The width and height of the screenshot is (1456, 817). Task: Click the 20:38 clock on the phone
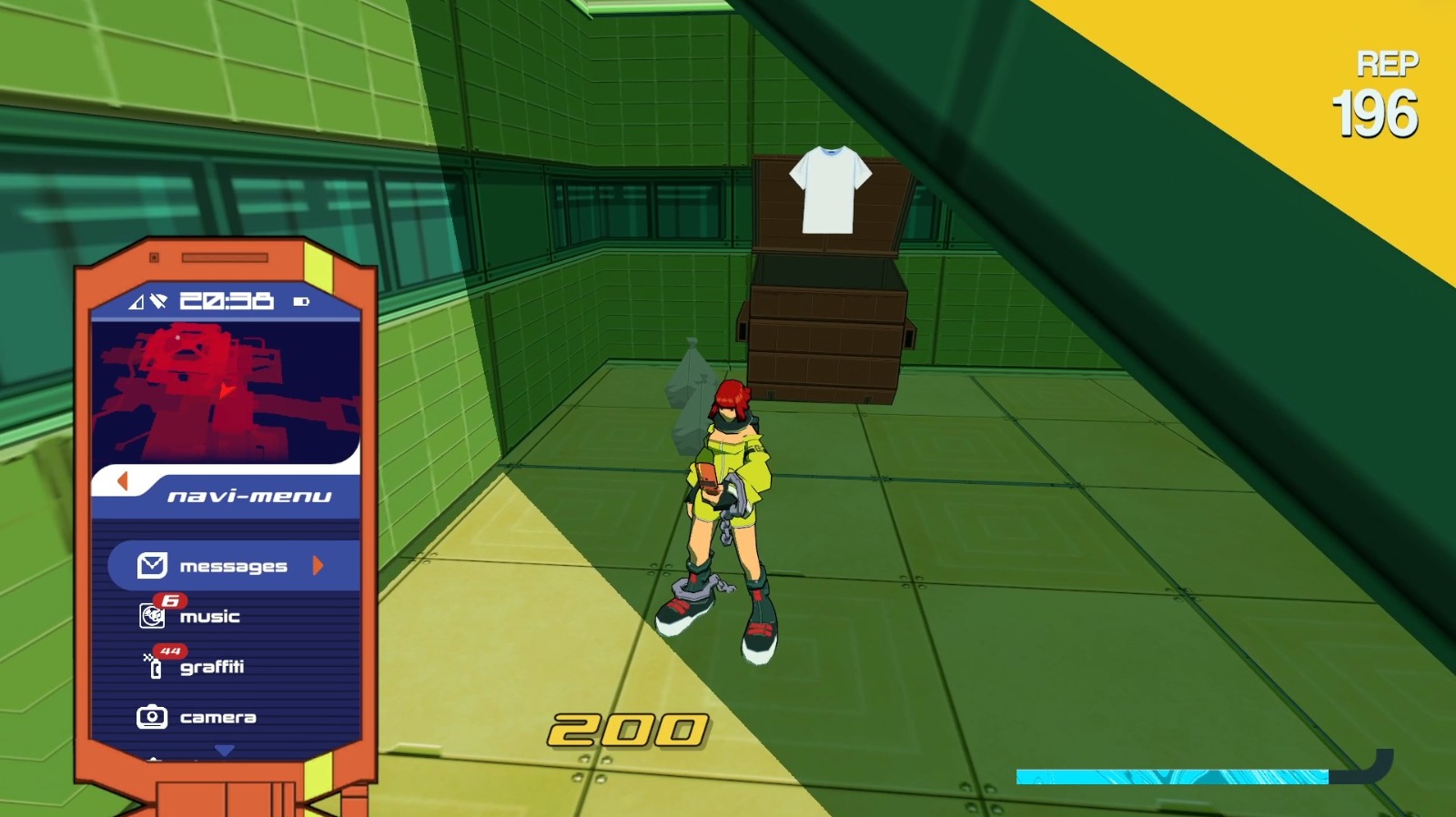tap(223, 300)
